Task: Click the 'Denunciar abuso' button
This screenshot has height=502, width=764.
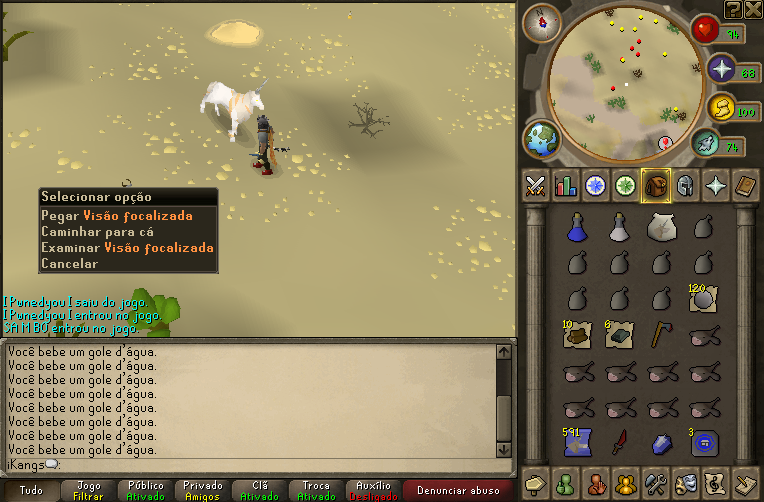Action: [x=458, y=490]
